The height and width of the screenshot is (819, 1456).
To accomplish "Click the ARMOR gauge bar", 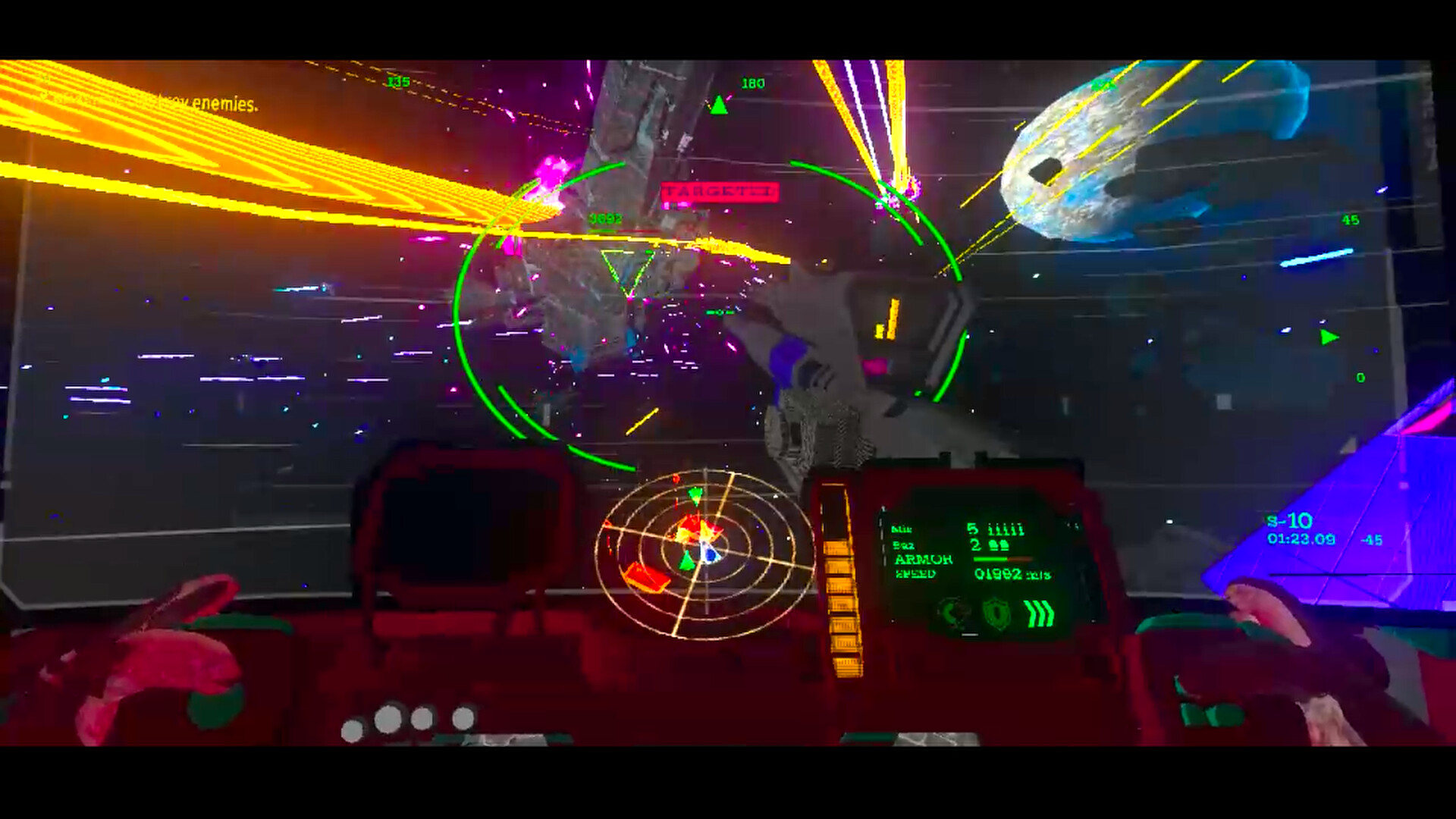I will tap(1002, 559).
